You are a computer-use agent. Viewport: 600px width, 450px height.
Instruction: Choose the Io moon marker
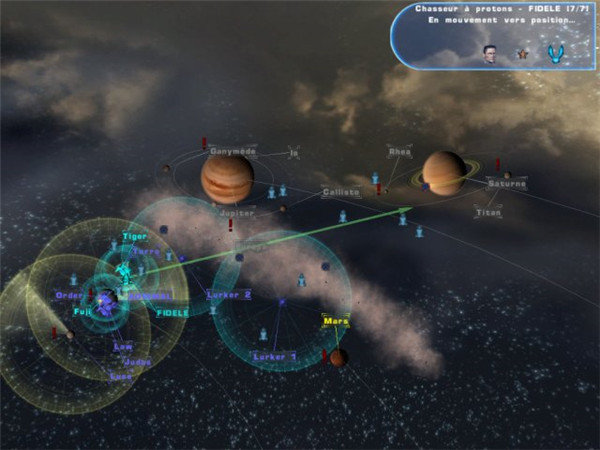[293, 153]
